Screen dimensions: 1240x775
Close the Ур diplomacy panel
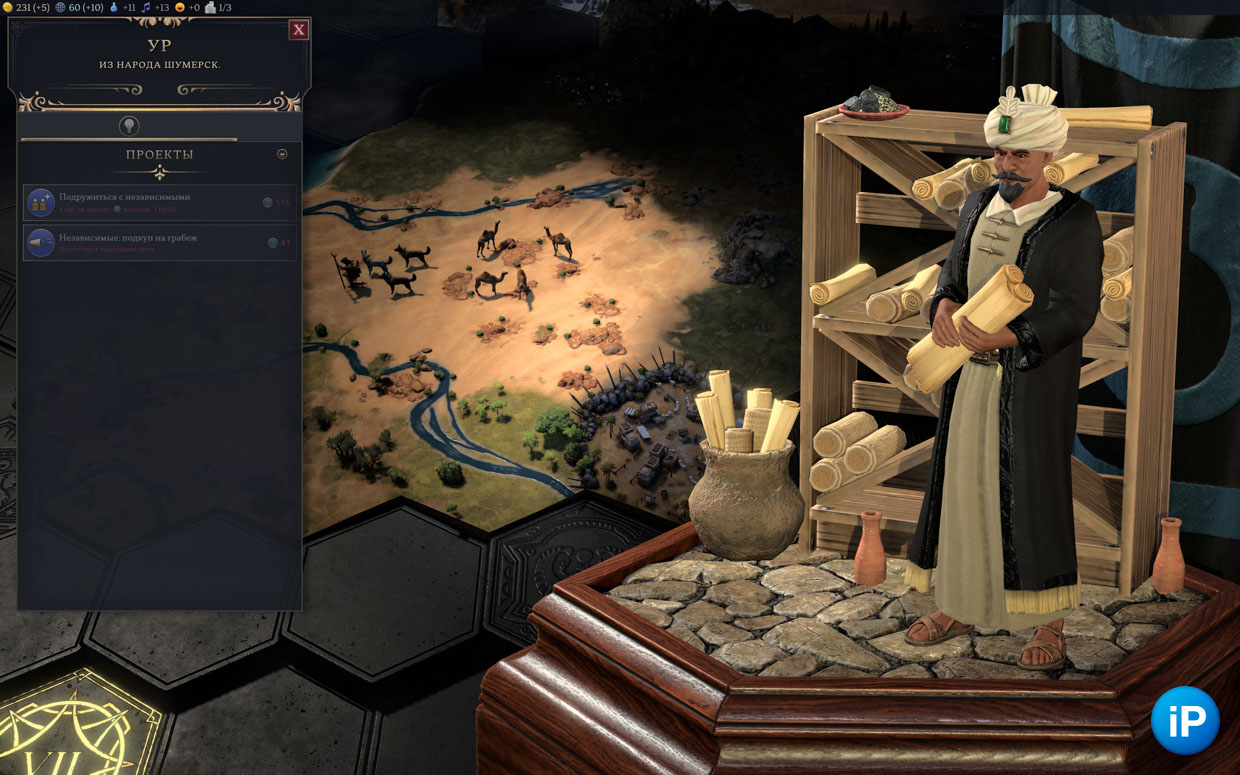pyautogui.click(x=298, y=30)
